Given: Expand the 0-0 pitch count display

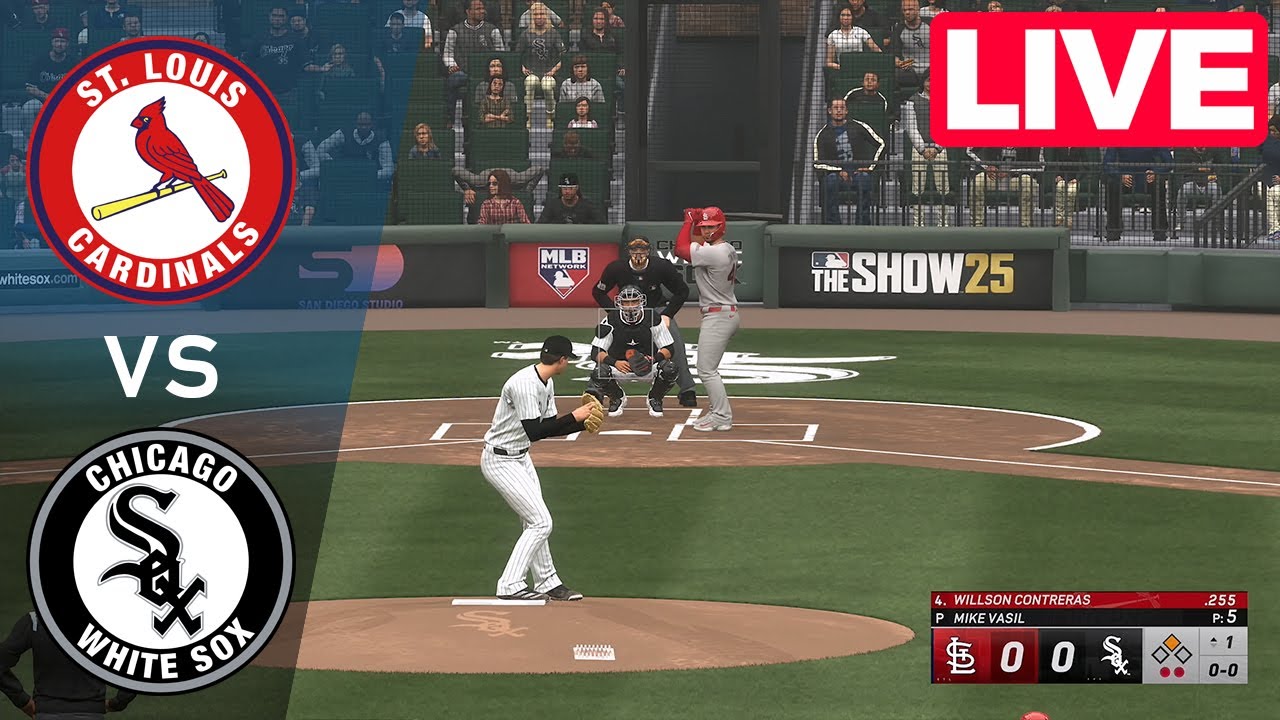Looking at the screenshot, I should click(1222, 671).
